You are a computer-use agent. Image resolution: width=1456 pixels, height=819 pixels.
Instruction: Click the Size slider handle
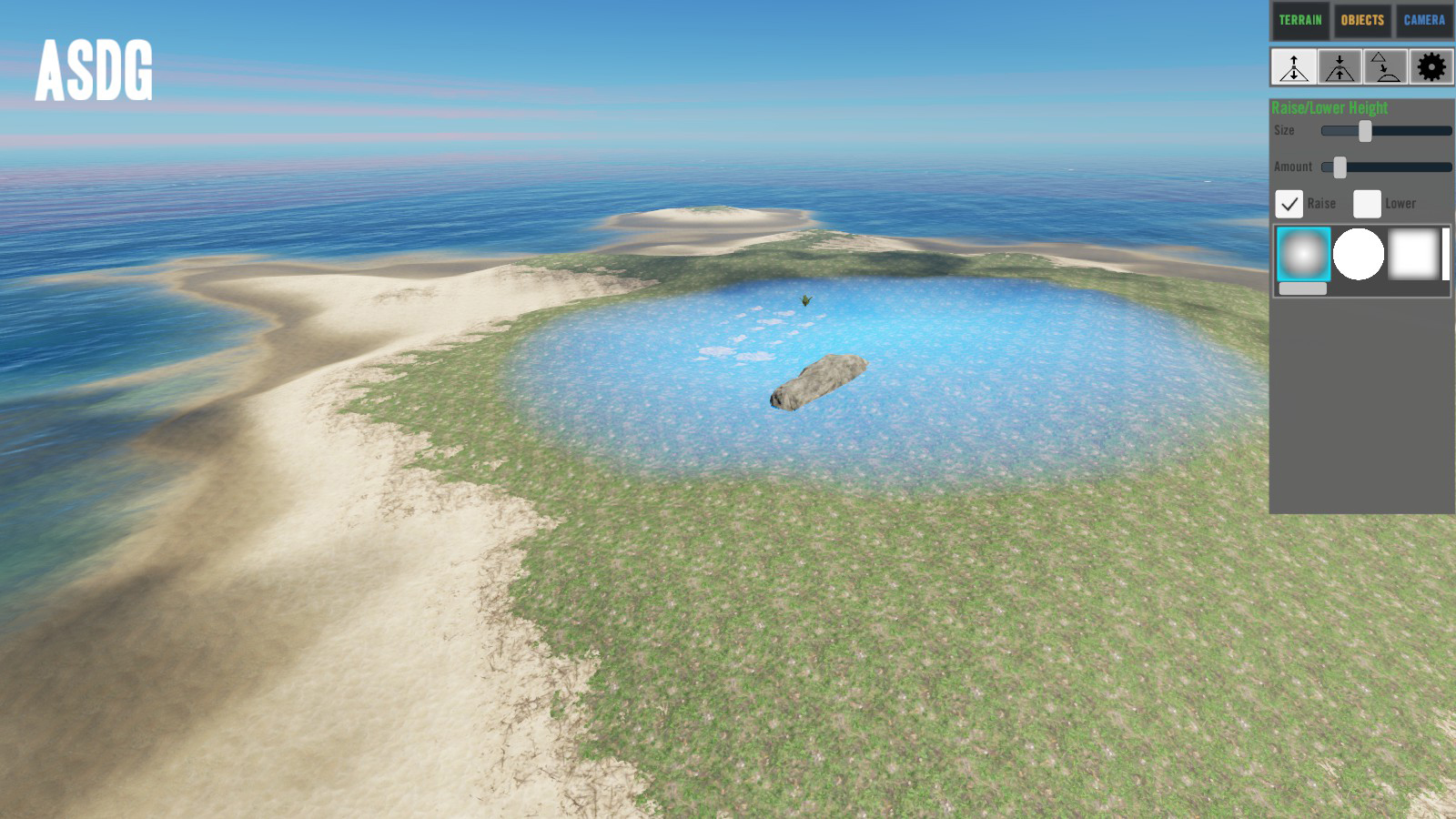(x=1365, y=131)
